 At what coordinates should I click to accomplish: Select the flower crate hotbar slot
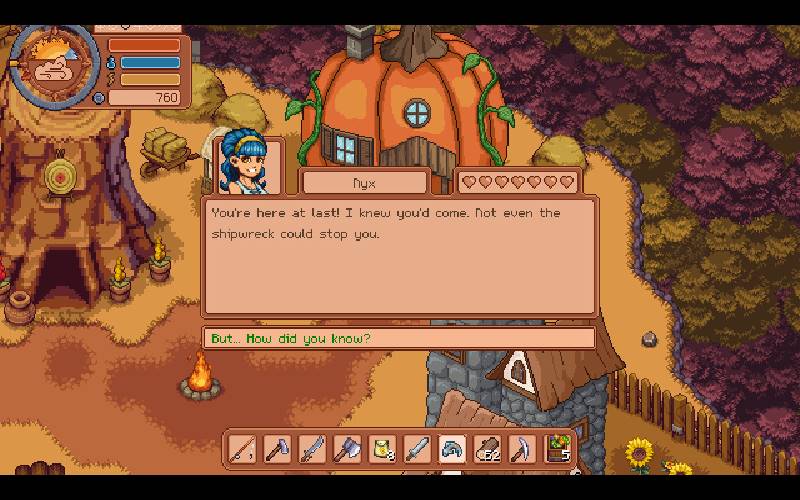pos(559,449)
